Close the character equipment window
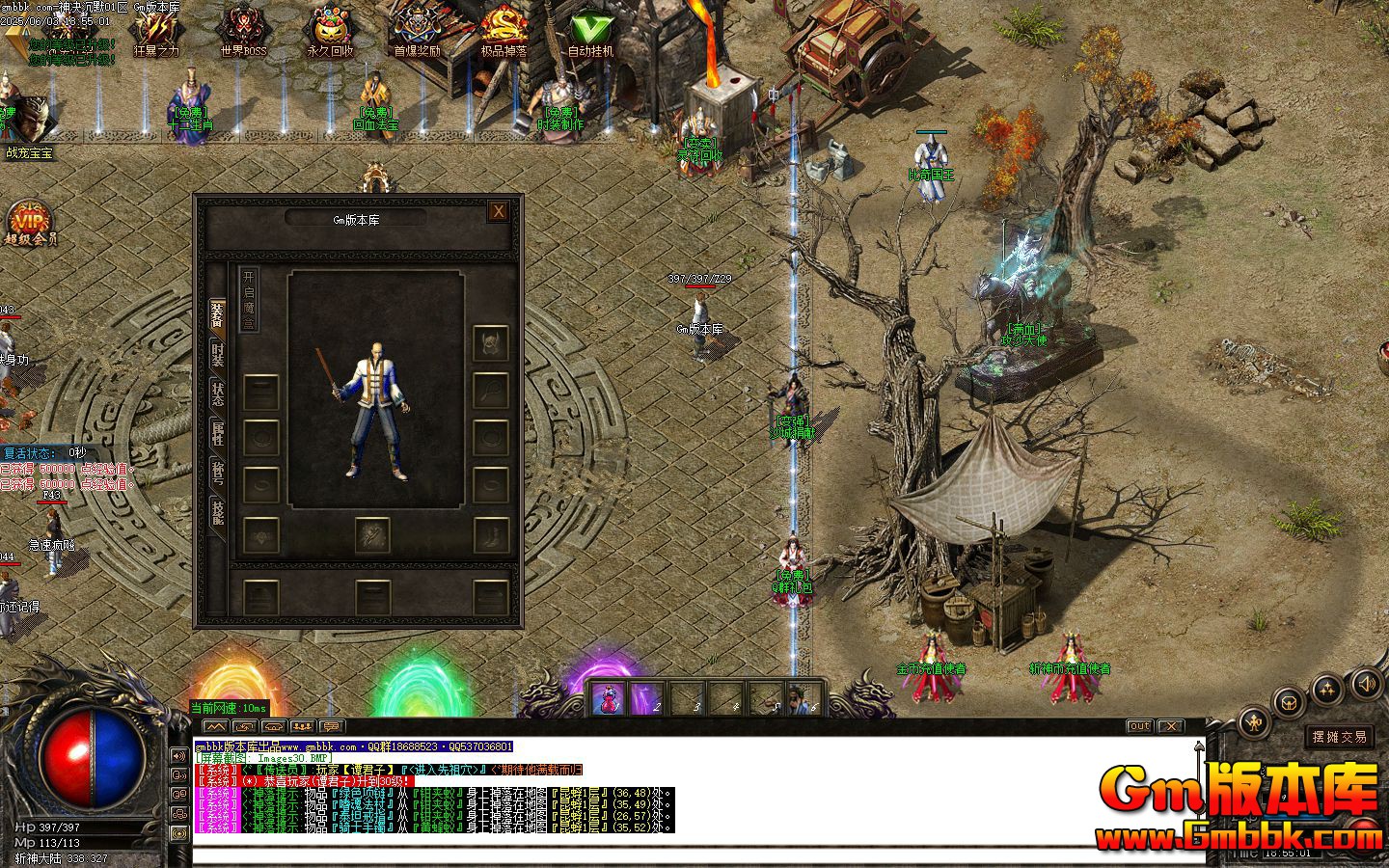 click(x=498, y=212)
